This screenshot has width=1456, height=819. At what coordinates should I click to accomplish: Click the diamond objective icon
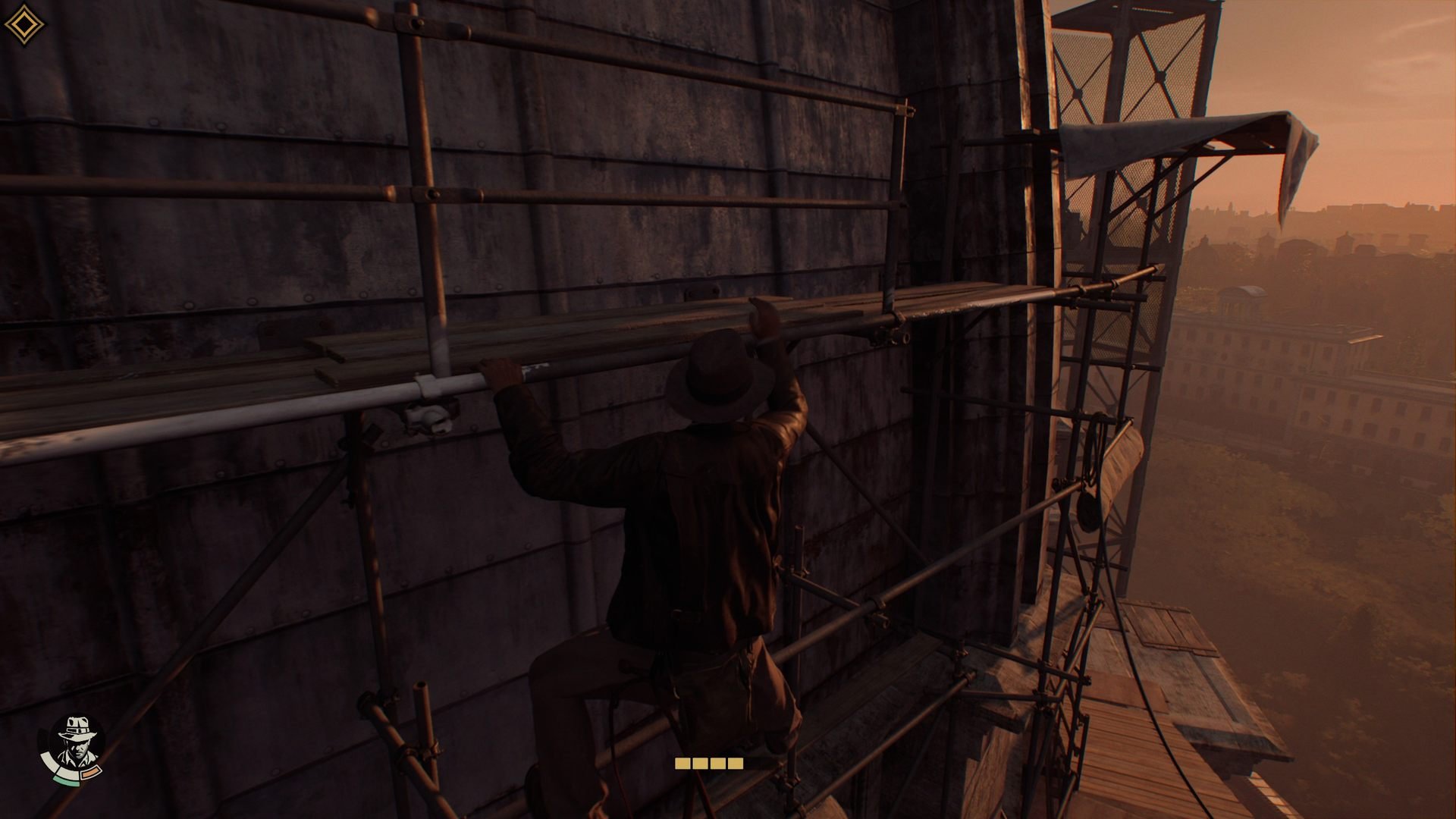tap(24, 25)
